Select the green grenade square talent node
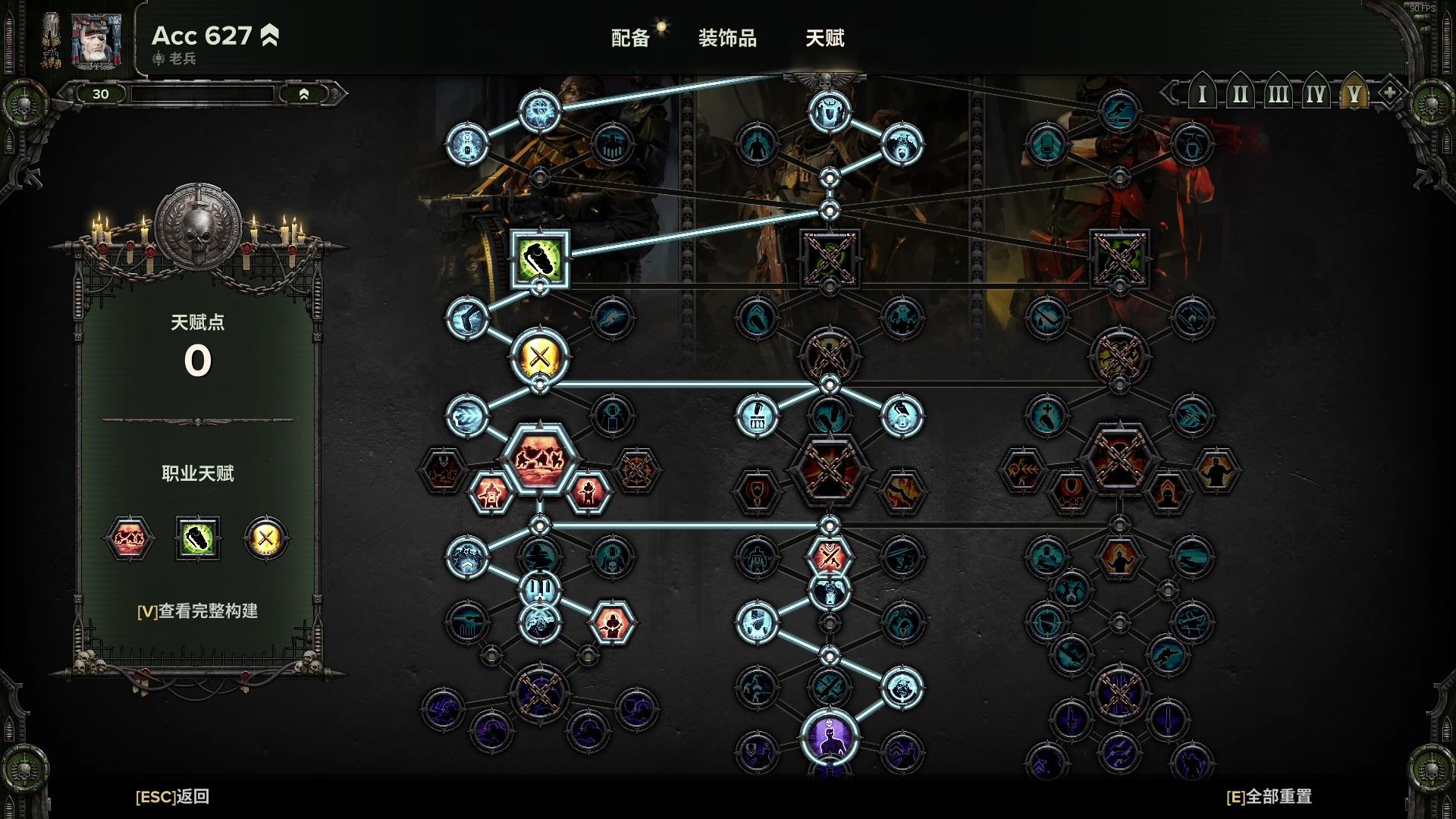Screen dimensions: 1456x819 [540, 259]
